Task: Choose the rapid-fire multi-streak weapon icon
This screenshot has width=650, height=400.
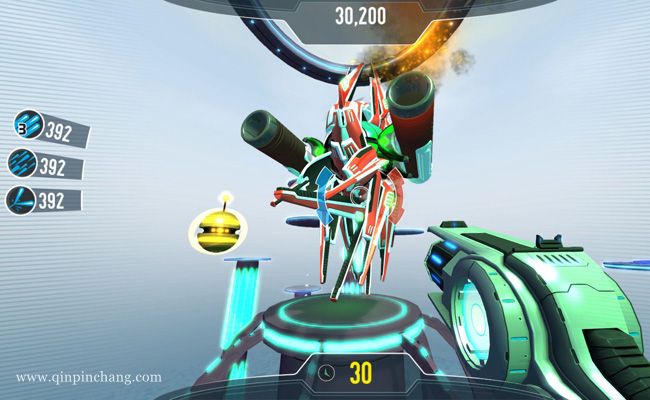Action: [22, 162]
